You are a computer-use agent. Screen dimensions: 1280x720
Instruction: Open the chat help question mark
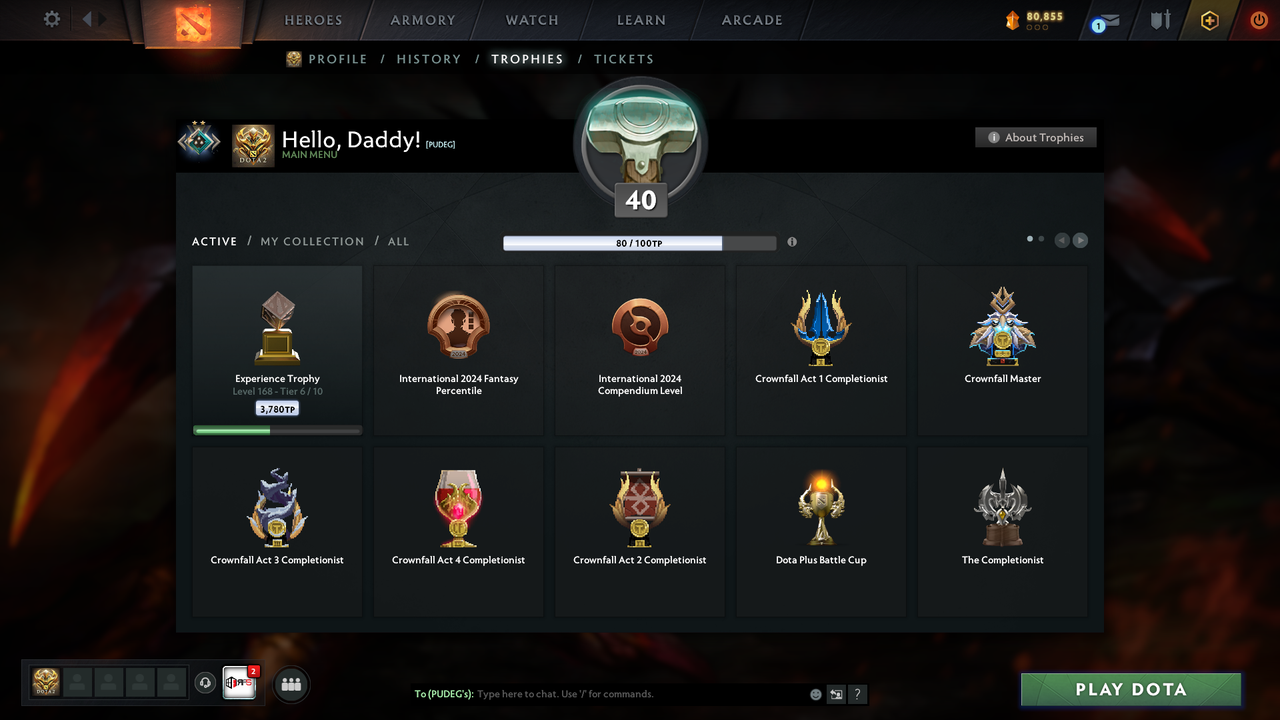click(857, 693)
